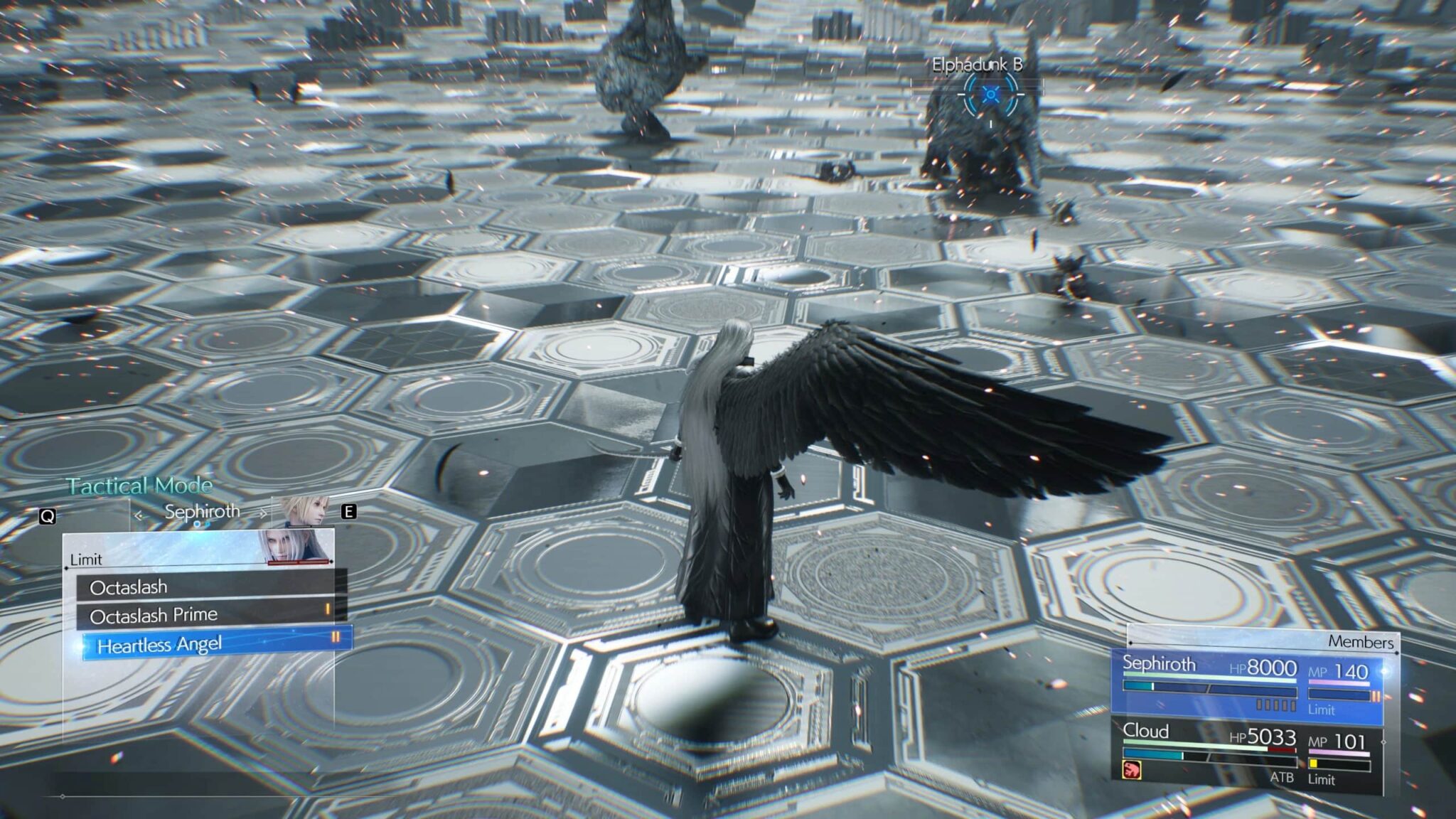Viewport: 1456px width, 819px height.
Task: Click Sephiroth's Limit gauge bar
Action: point(1339,694)
